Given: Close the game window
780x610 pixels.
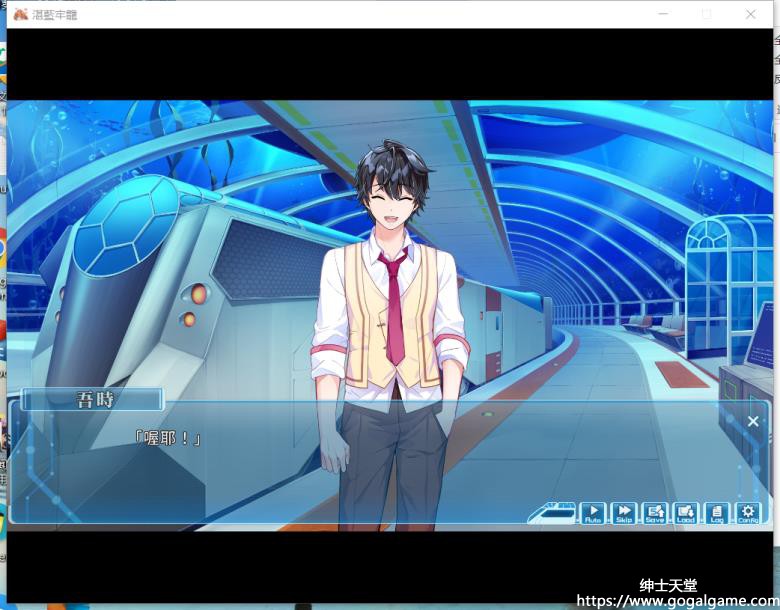Looking at the screenshot, I should pos(751,14).
